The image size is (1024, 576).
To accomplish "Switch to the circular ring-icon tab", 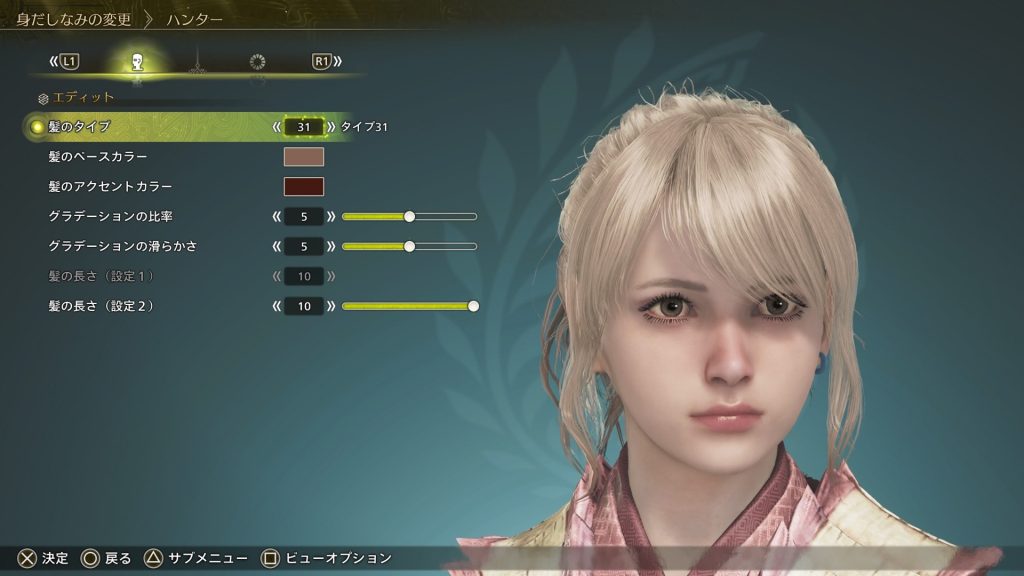I will tap(257, 62).
